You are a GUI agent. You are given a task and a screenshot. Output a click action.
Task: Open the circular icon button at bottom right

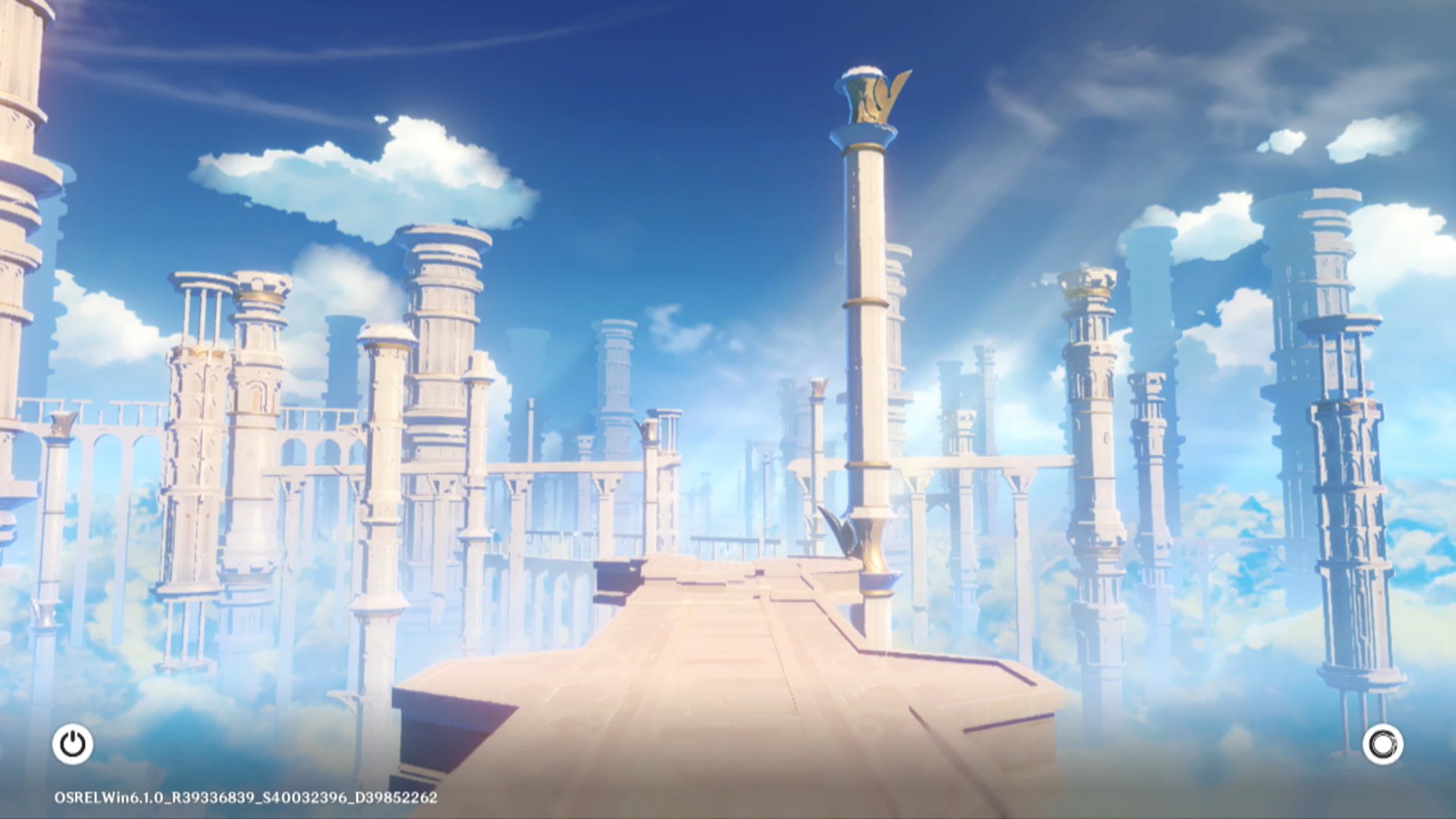[1382, 744]
